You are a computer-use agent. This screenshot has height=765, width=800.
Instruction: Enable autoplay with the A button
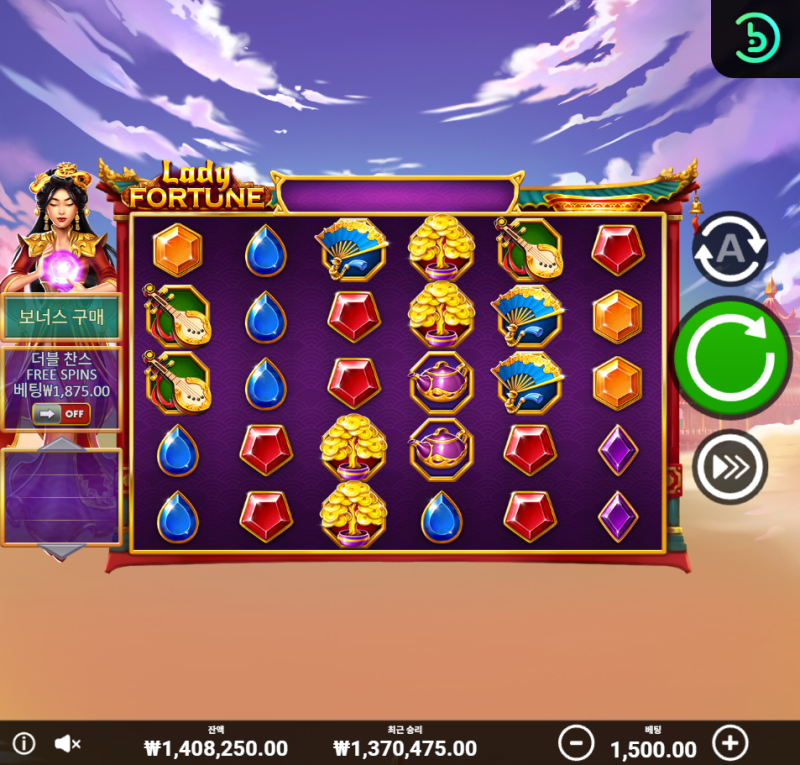pyautogui.click(x=730, y=248)
